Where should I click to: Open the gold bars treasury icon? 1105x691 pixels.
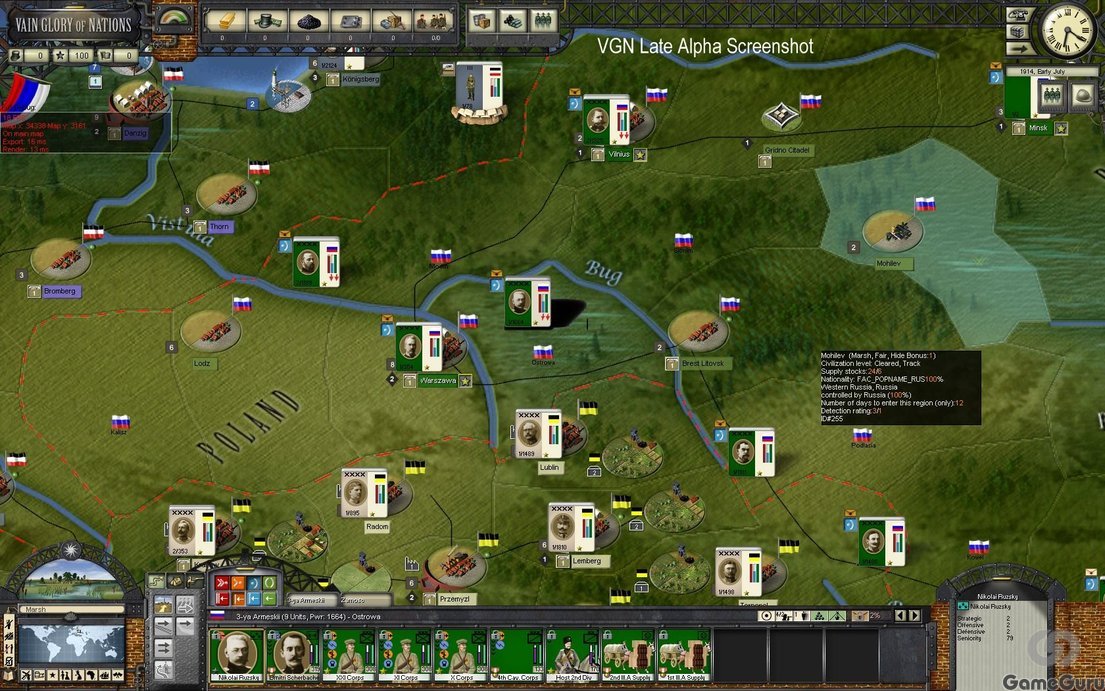[225, 20]
